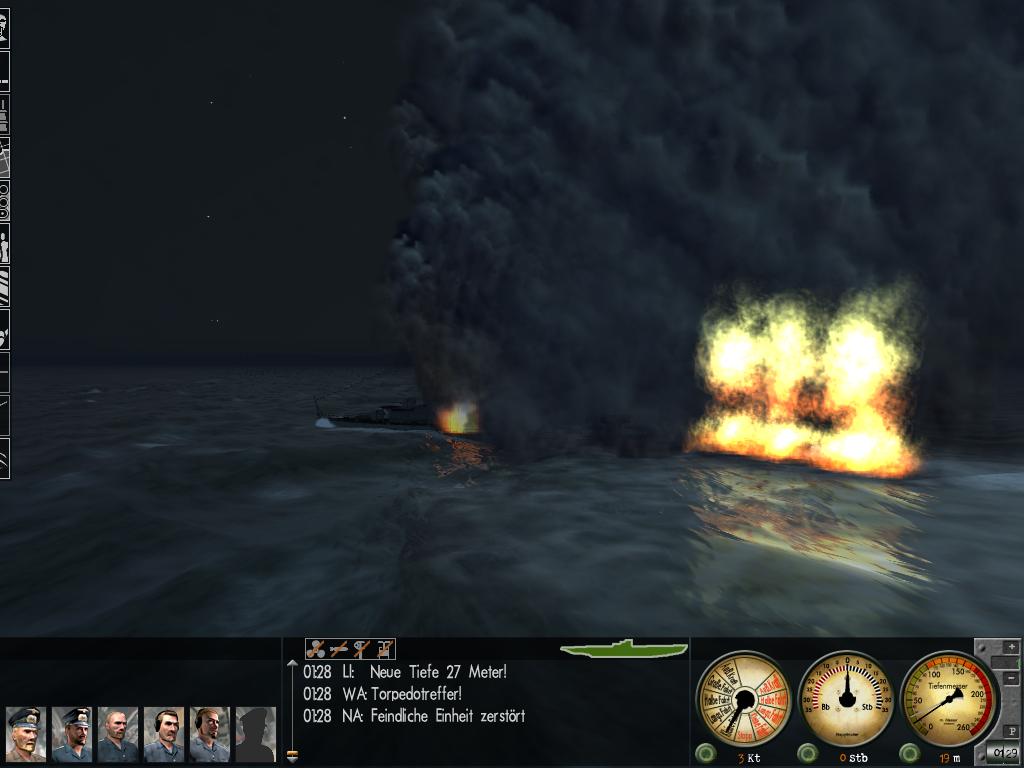The image size is (1024, 768).
Task: Decrease time compression with the minus button
Action: point(1010,679)
